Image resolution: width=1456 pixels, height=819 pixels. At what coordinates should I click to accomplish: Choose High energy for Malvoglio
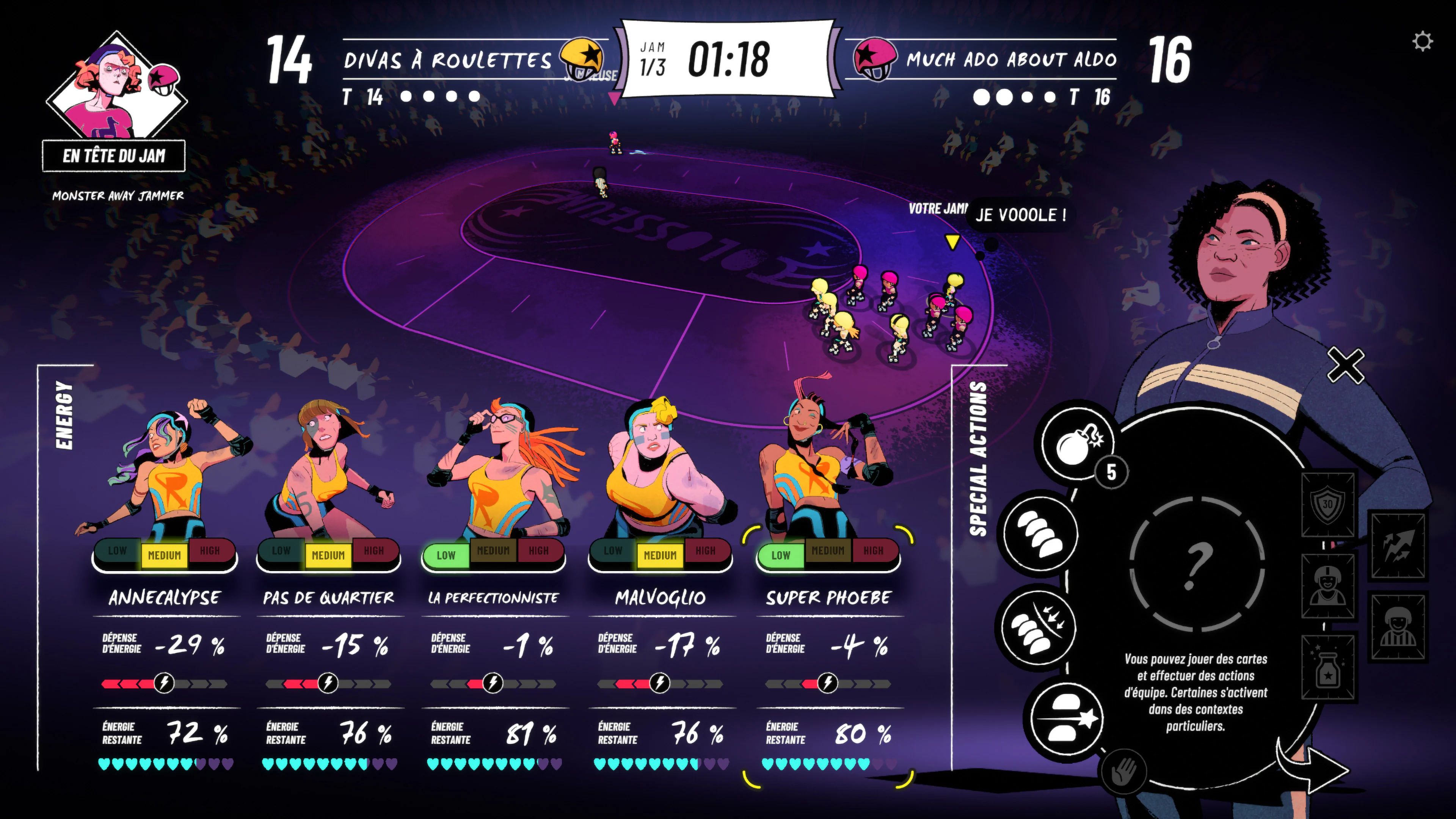705,551
